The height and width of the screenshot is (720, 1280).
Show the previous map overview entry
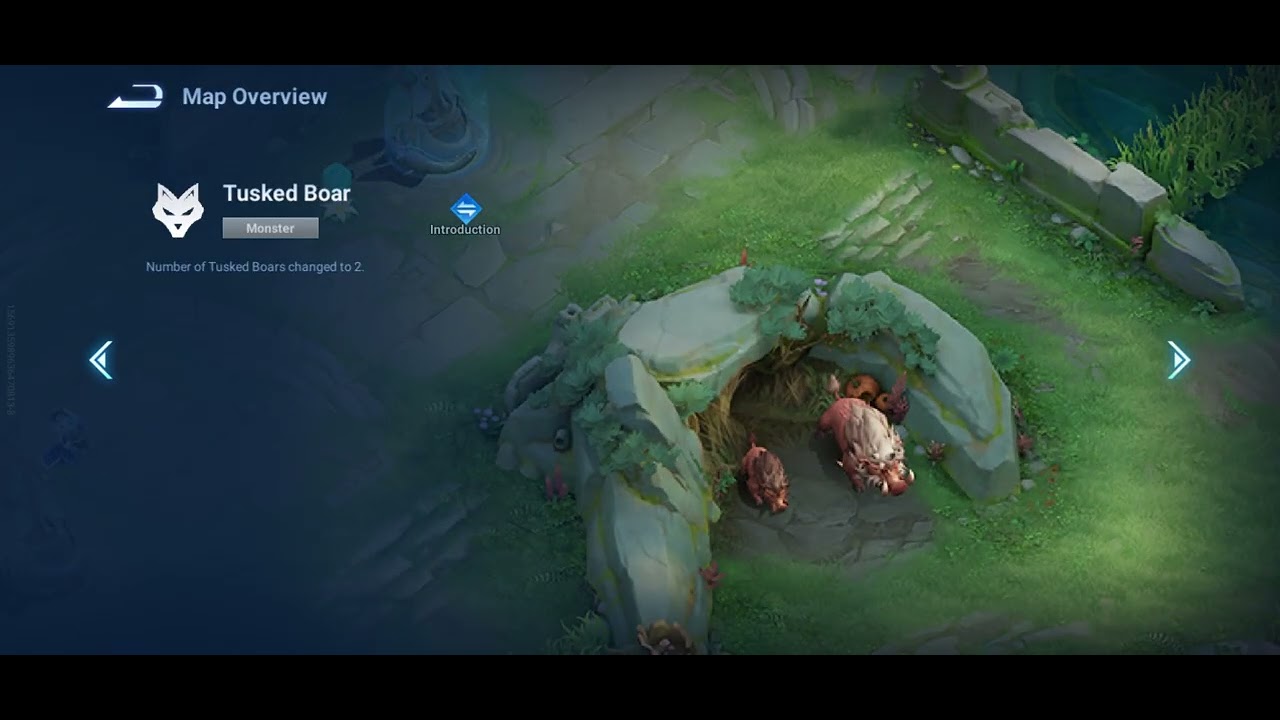[101, 360]
